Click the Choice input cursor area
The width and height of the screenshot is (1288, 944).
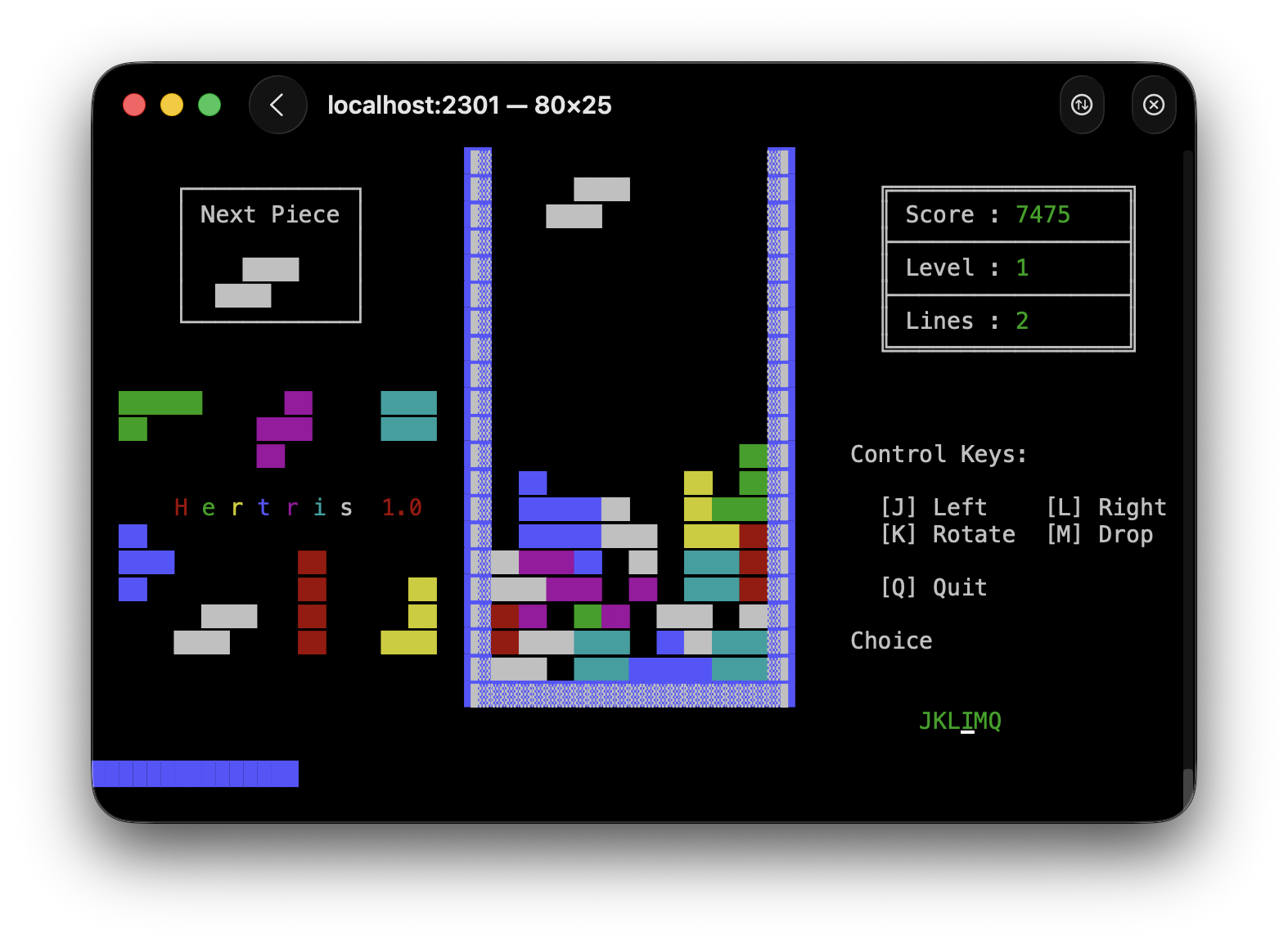[890, 641]
